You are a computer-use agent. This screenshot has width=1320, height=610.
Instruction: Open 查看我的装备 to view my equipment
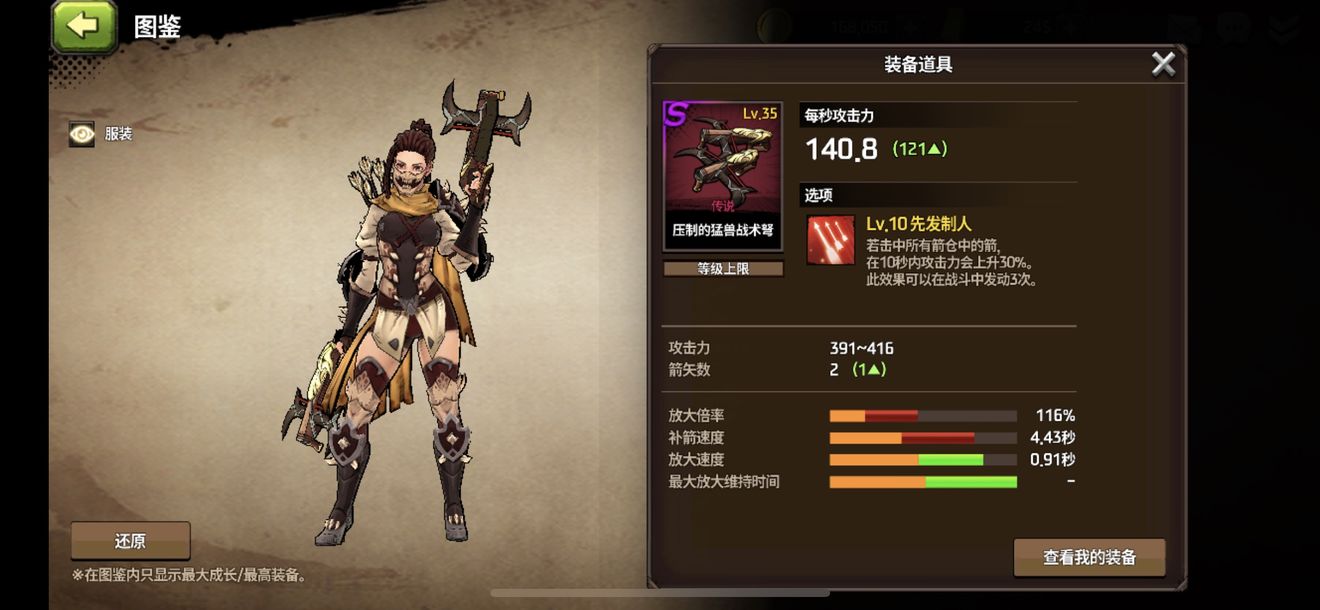pos(1089,558)
